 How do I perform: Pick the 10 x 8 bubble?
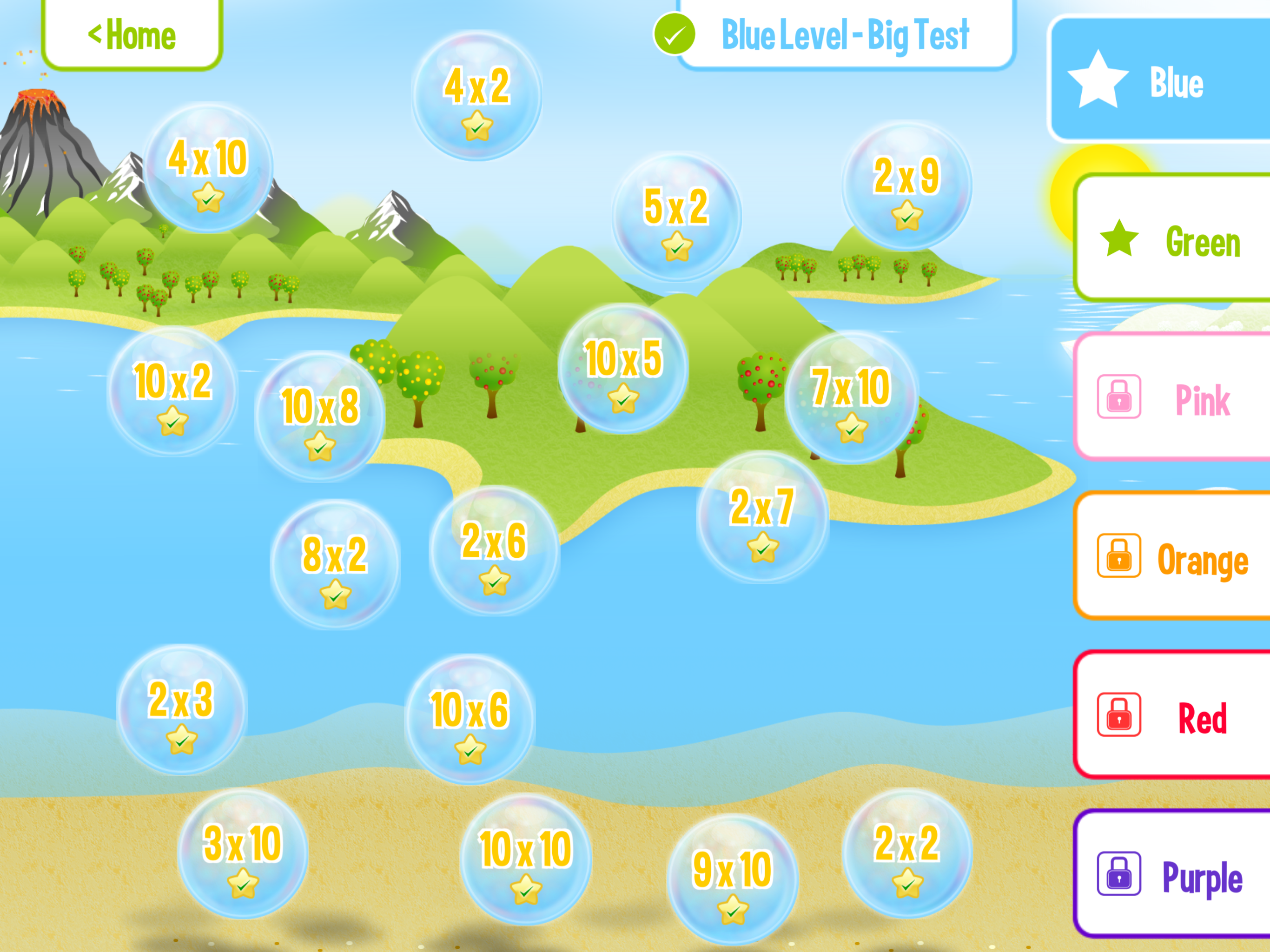pos(320,417)
